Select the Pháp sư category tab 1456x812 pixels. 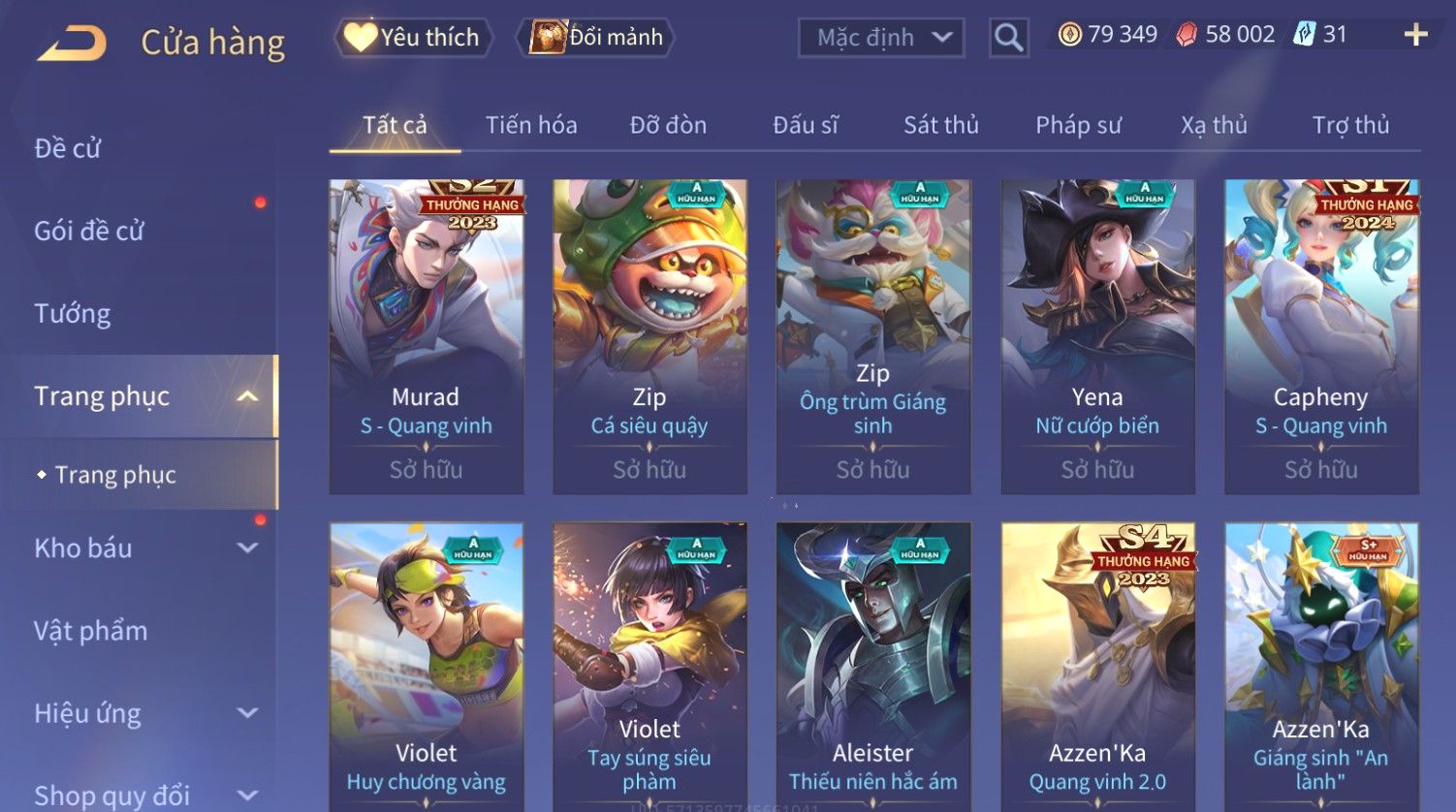coord(1078,125)
